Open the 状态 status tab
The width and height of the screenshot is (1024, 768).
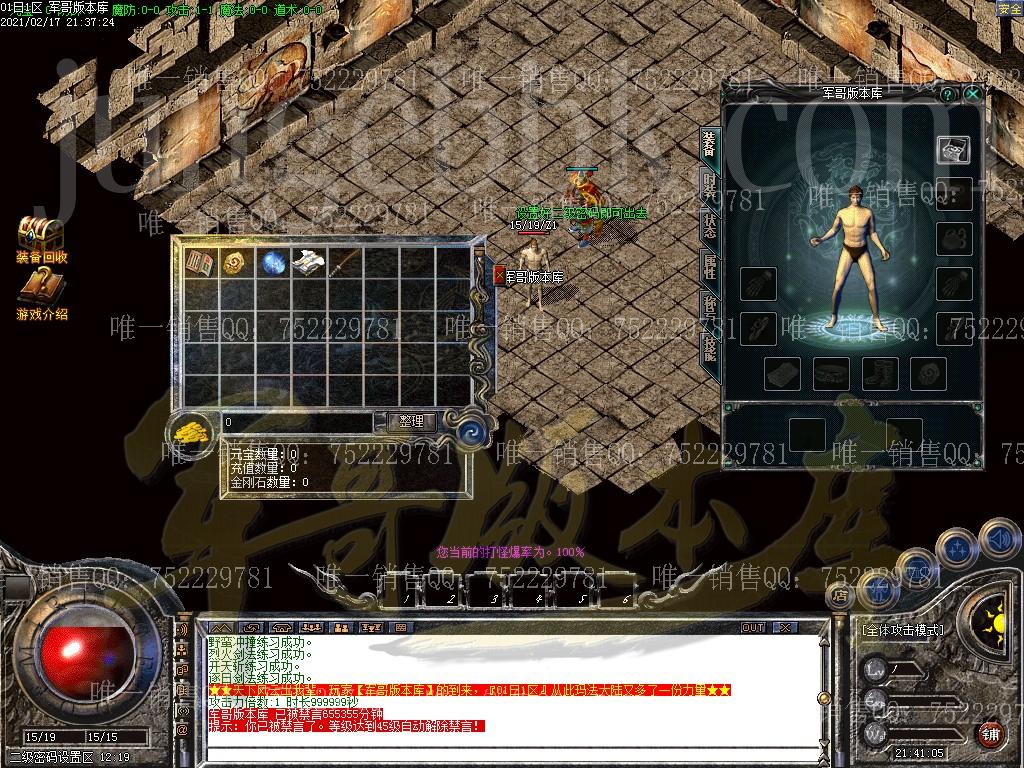click(709, 226)
